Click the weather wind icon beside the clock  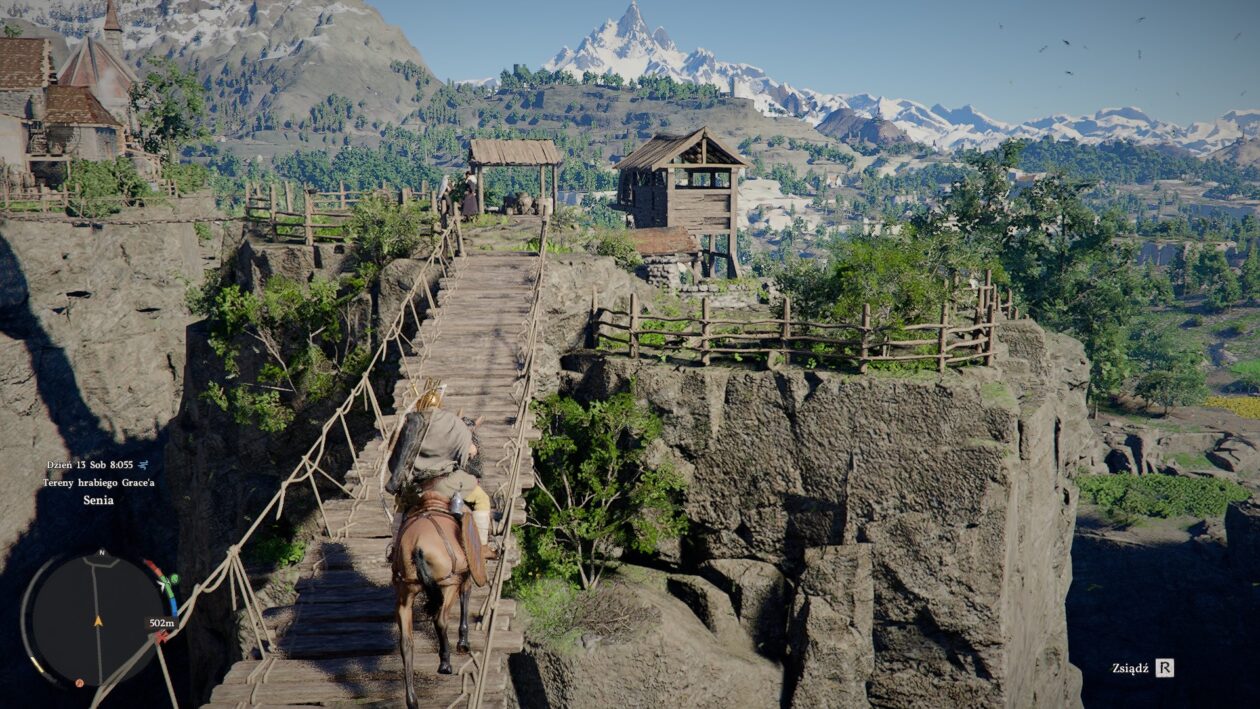(143, 465)
